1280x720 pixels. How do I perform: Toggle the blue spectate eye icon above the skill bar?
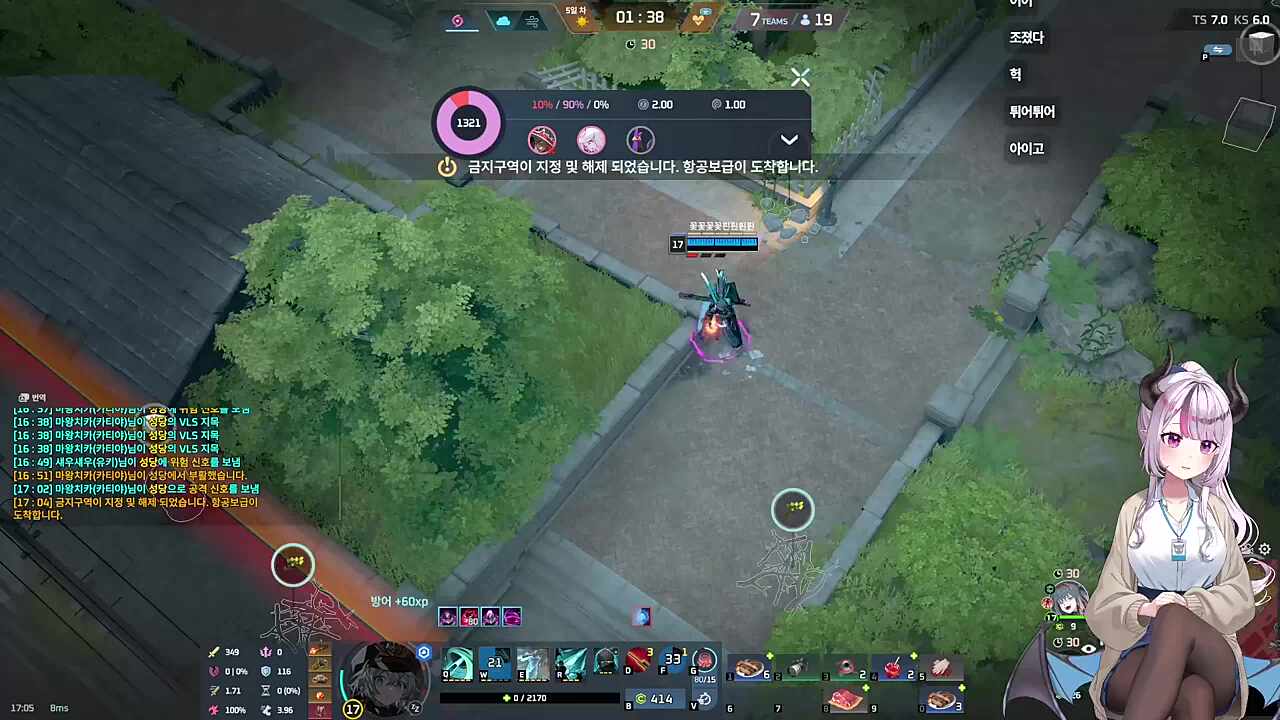(x=423, y=651)
